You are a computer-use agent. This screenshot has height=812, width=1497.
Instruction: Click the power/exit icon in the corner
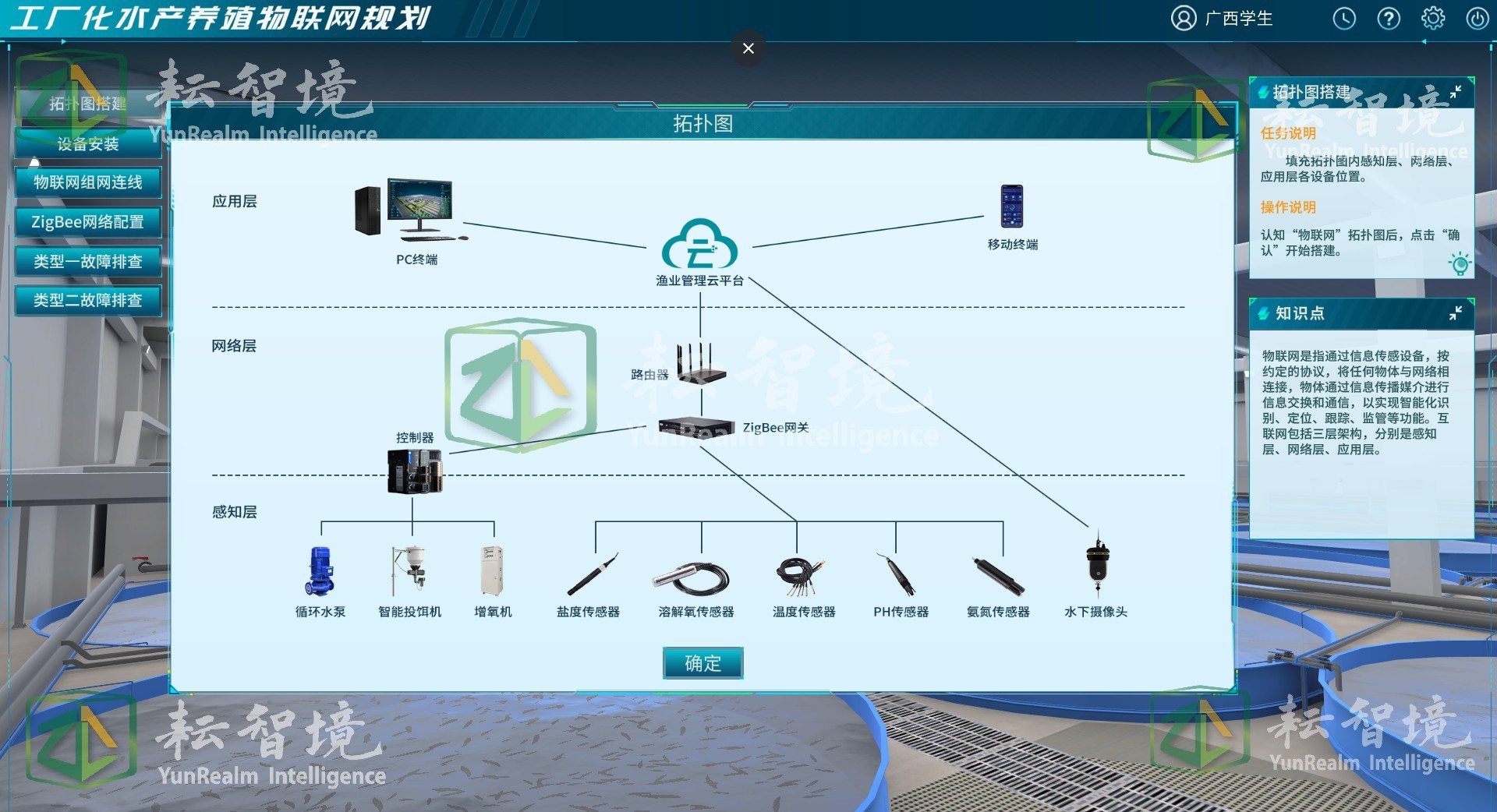point(1478,18)
